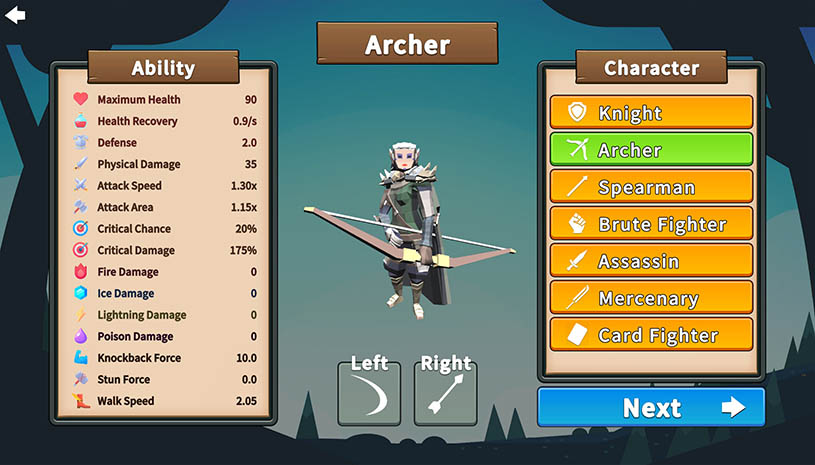The width and height of the screenshot is (815, 465).
Task: Select the Knight character
Action: [x=651, y=112]
